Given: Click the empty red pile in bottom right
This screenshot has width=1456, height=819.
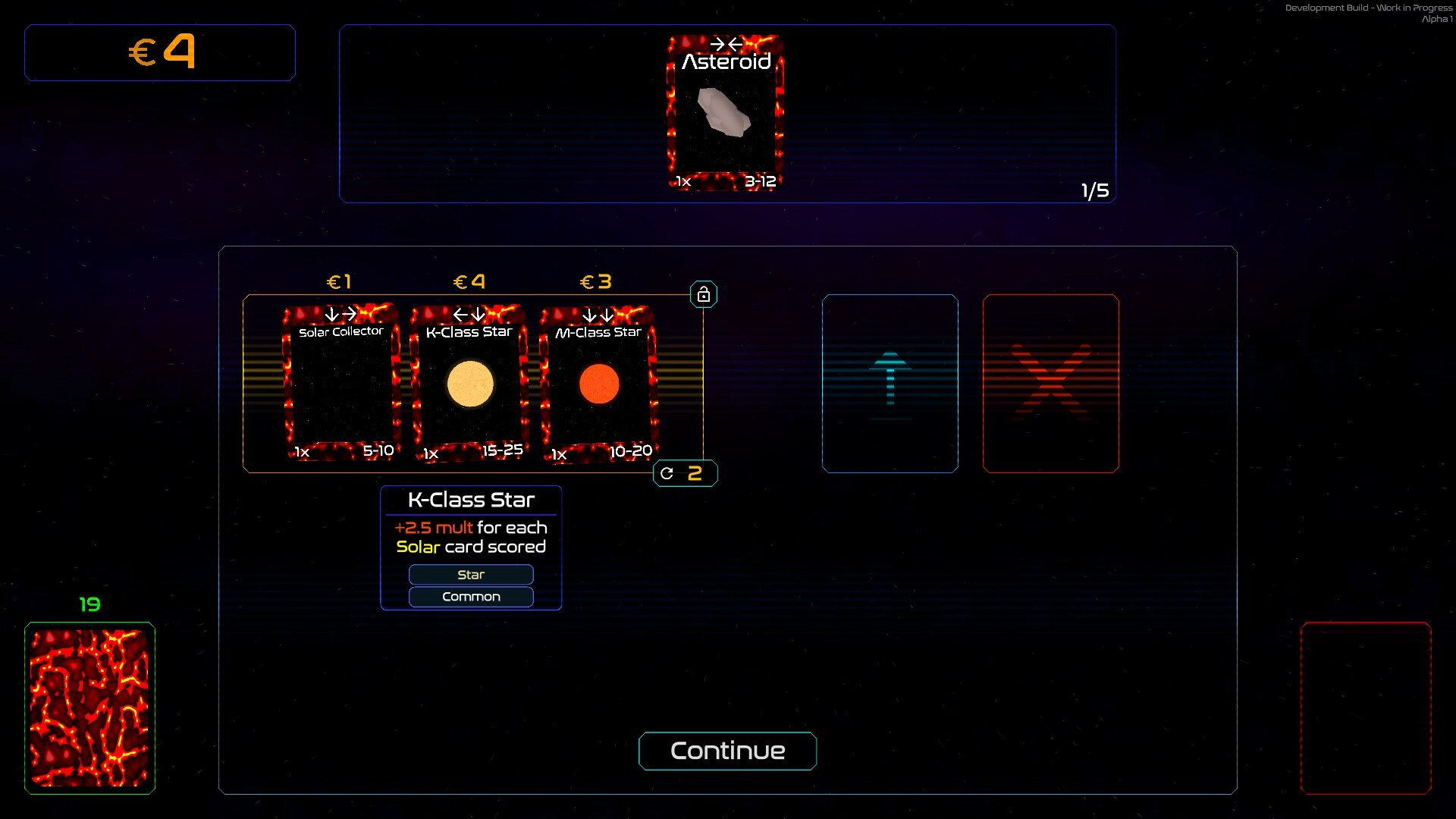Looking at the screenshot, I should point(1365,708).
